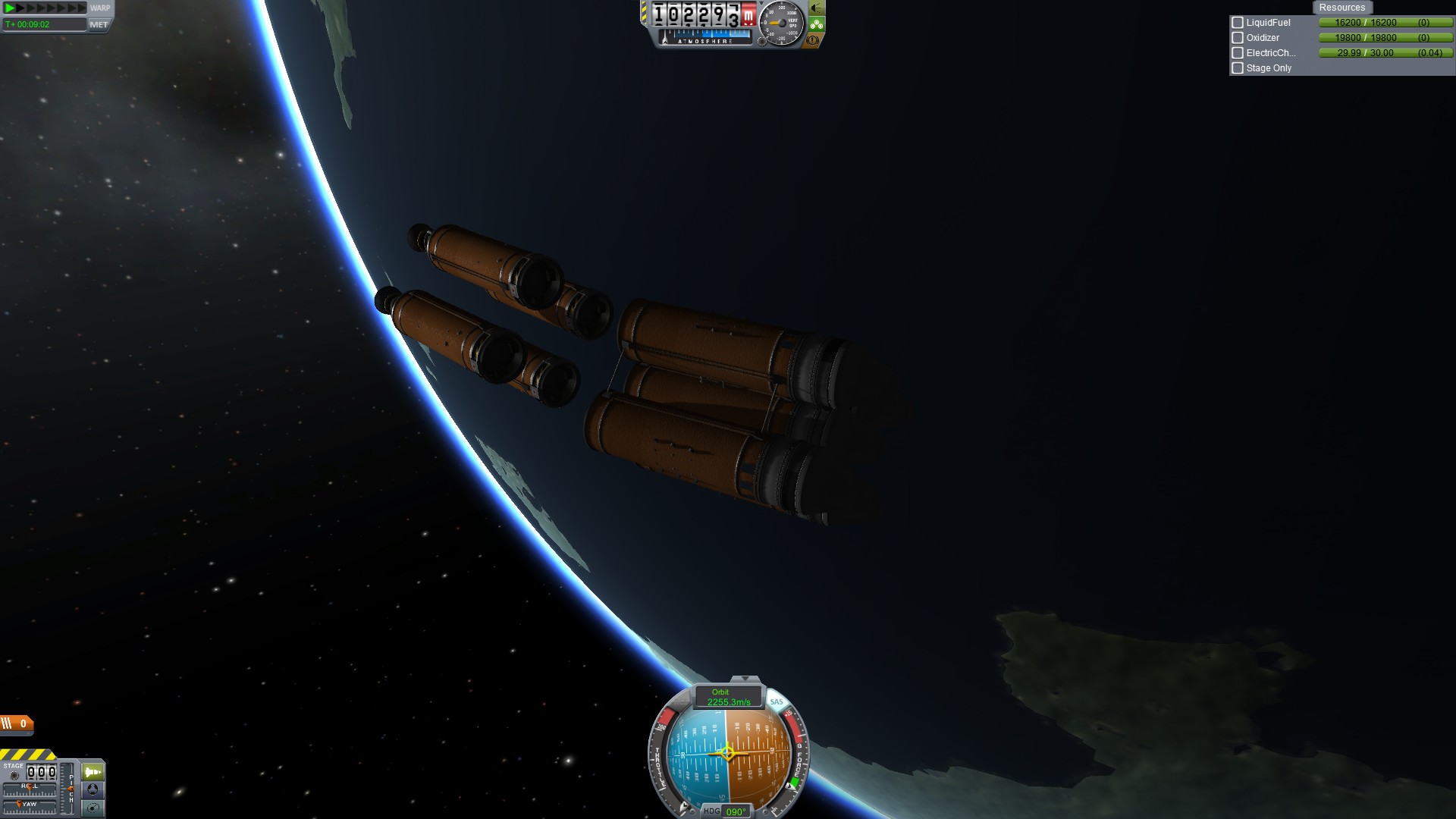Check the Stage Only option

pyautogui.click(x=1238, y=68)
